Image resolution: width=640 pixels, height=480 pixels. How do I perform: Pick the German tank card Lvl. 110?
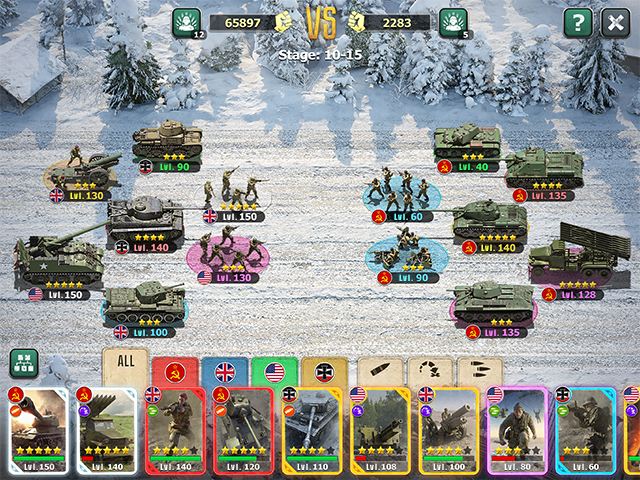click(x=313, y=430)
